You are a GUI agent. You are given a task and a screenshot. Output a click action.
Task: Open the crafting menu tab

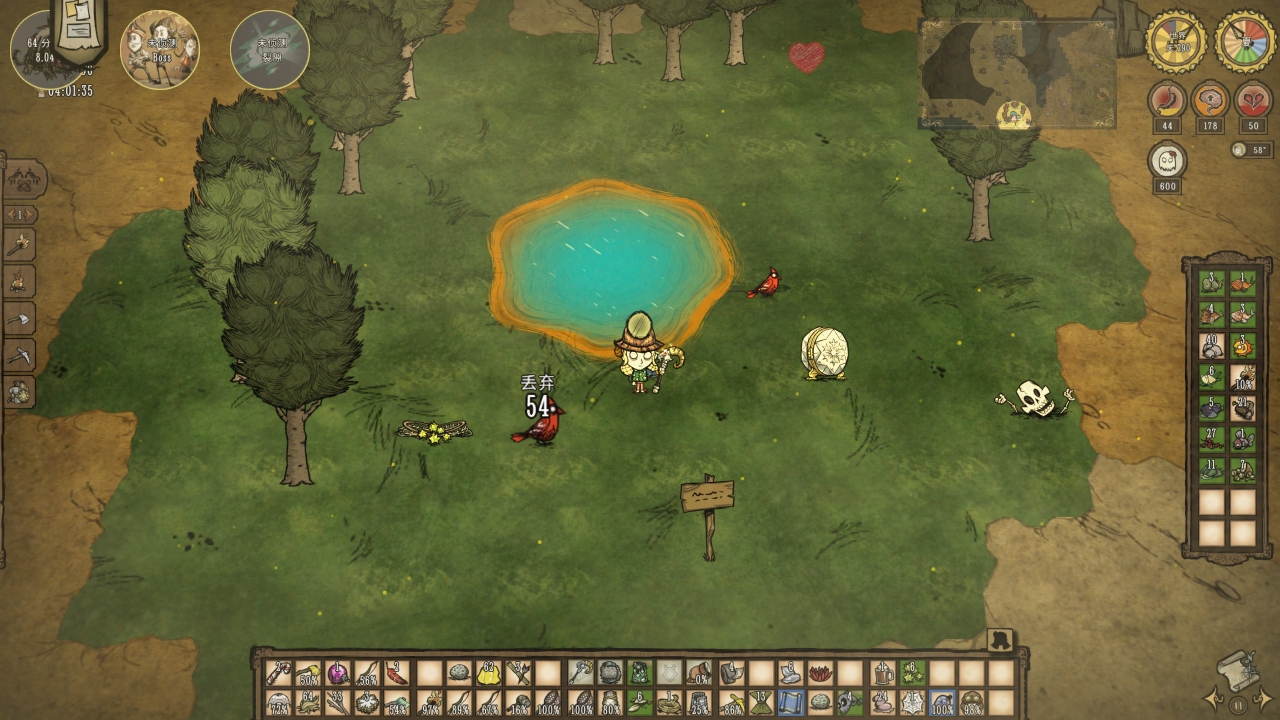[24, 180]
